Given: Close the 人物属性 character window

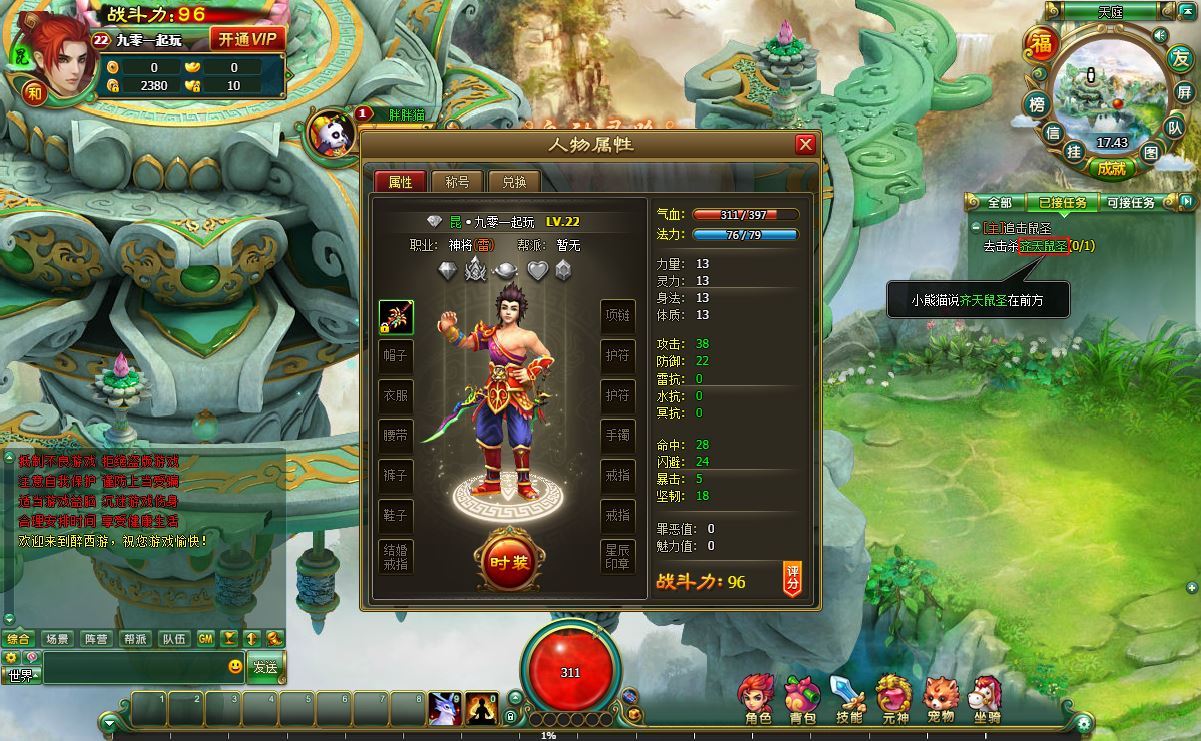Looking at the screenshot, I should point(805,145).
